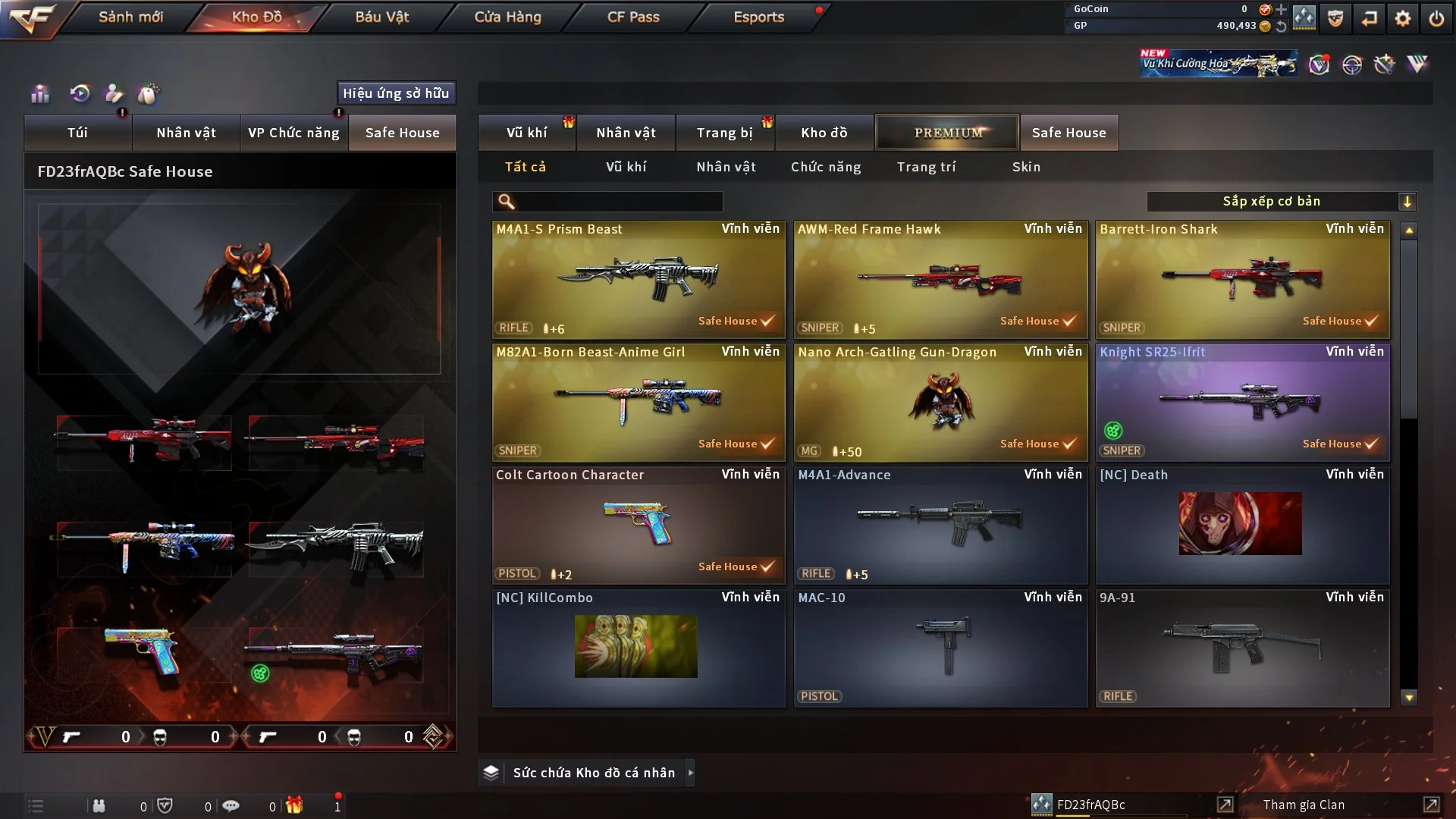Pick the MAC-10 pistol item
This screenshot has height=819, width=1456.
click(x=940, y=648)
